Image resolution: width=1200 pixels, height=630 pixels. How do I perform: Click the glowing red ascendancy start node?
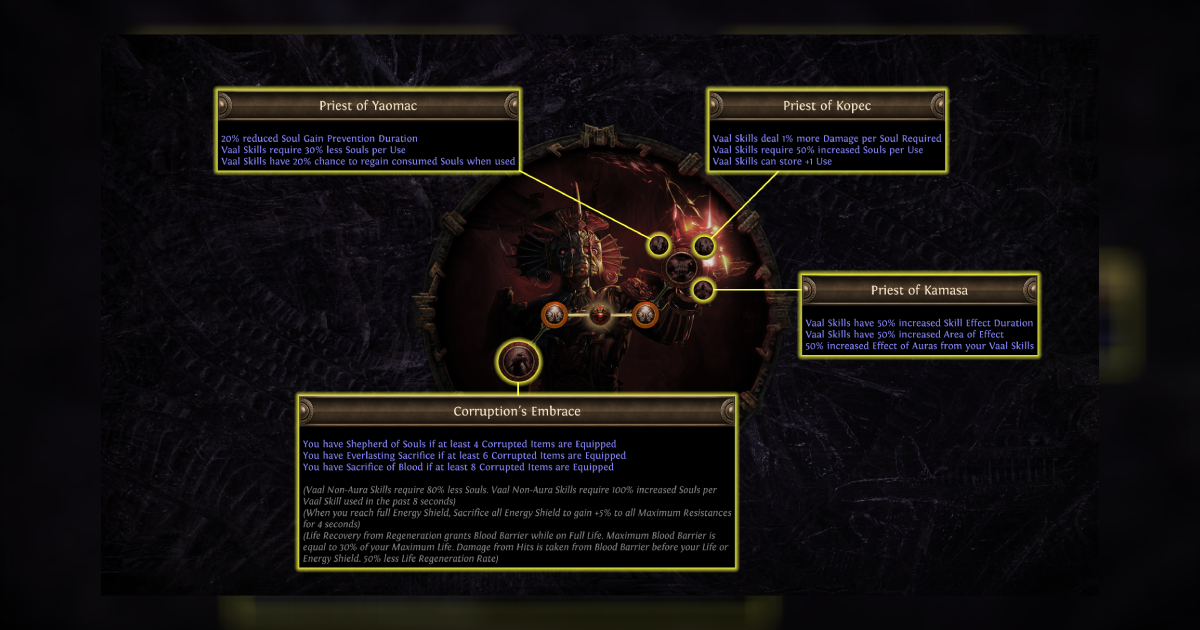click(x=600, y=315)
